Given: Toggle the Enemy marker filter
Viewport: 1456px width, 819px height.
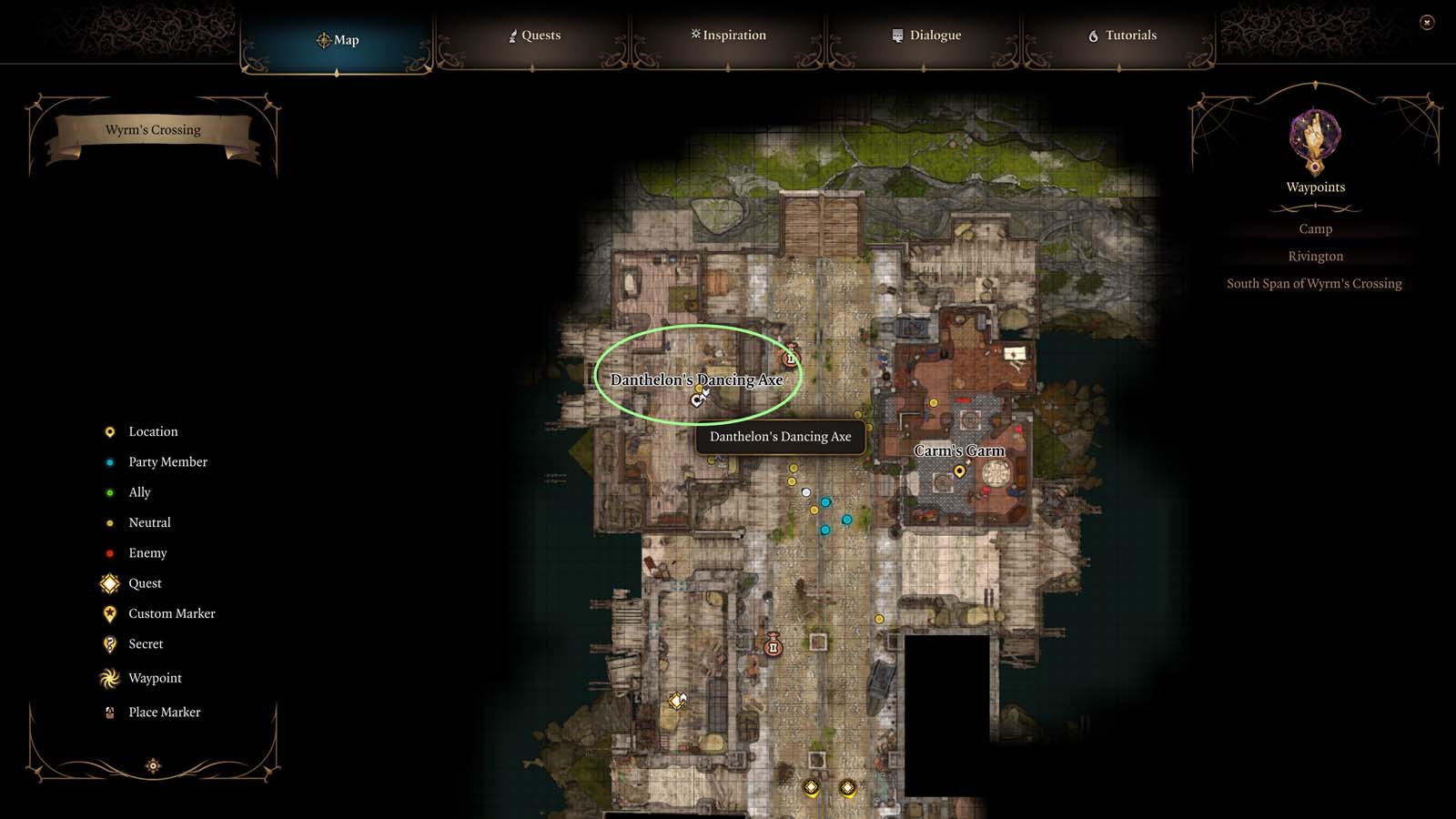Looking at the screenshot, I should click(109, 552).
